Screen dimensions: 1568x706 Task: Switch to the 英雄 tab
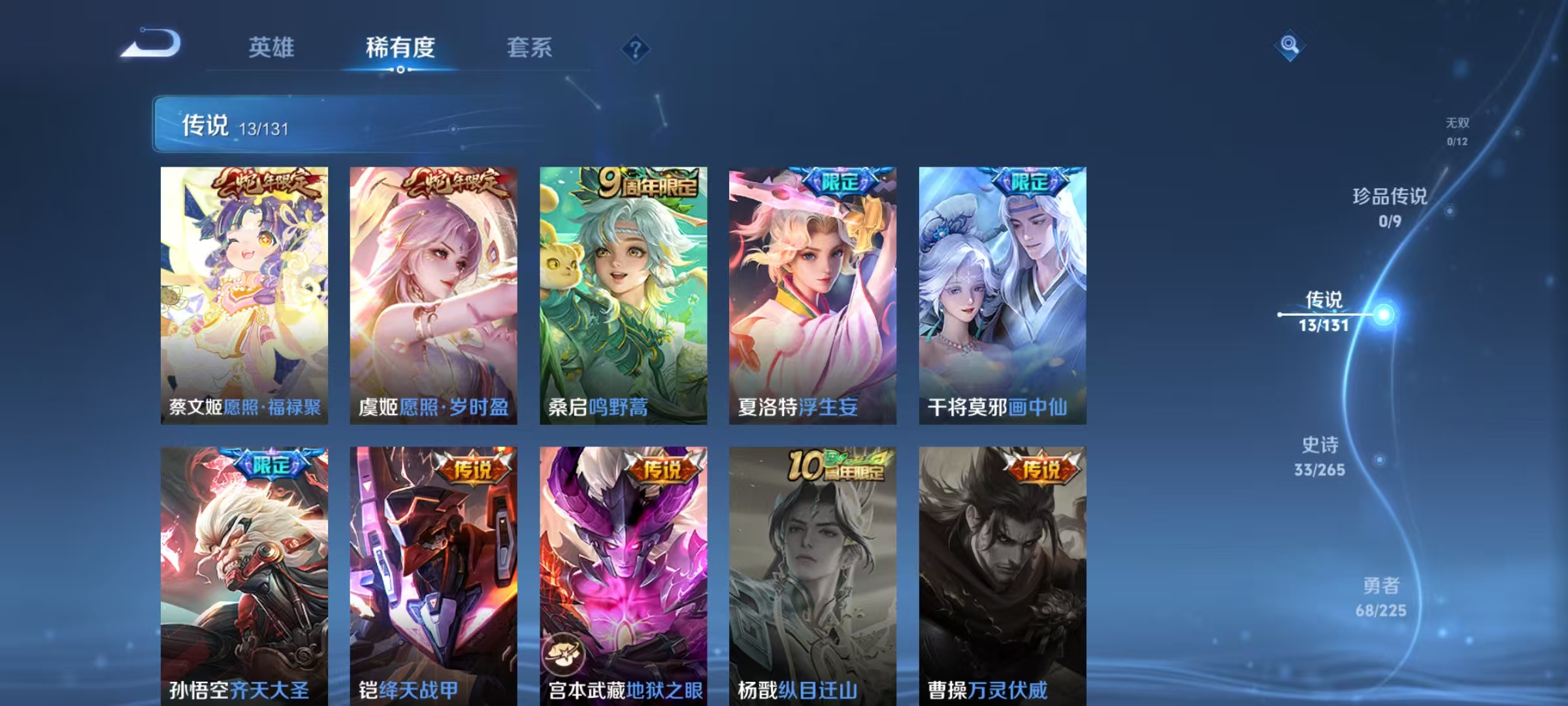pos(272,48)
